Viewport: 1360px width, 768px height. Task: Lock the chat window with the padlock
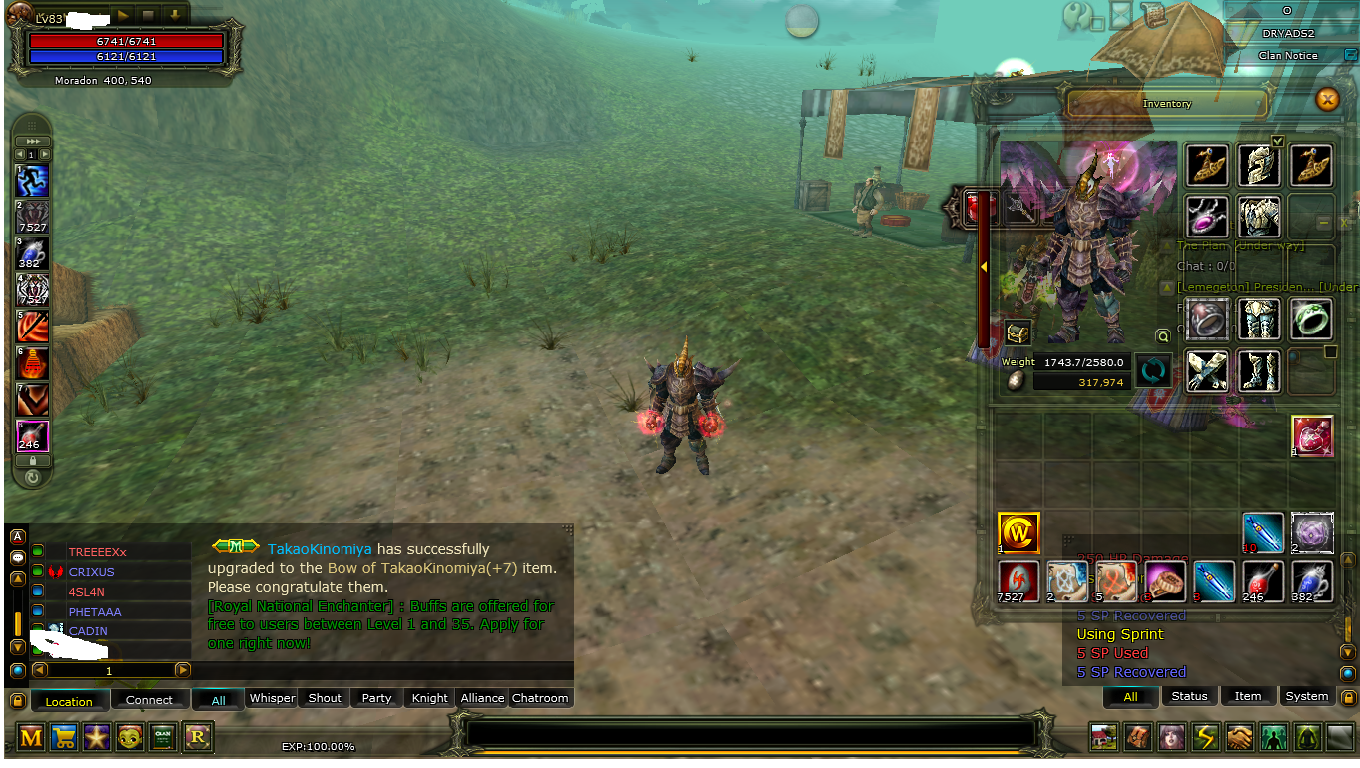[x=16, y=698]
